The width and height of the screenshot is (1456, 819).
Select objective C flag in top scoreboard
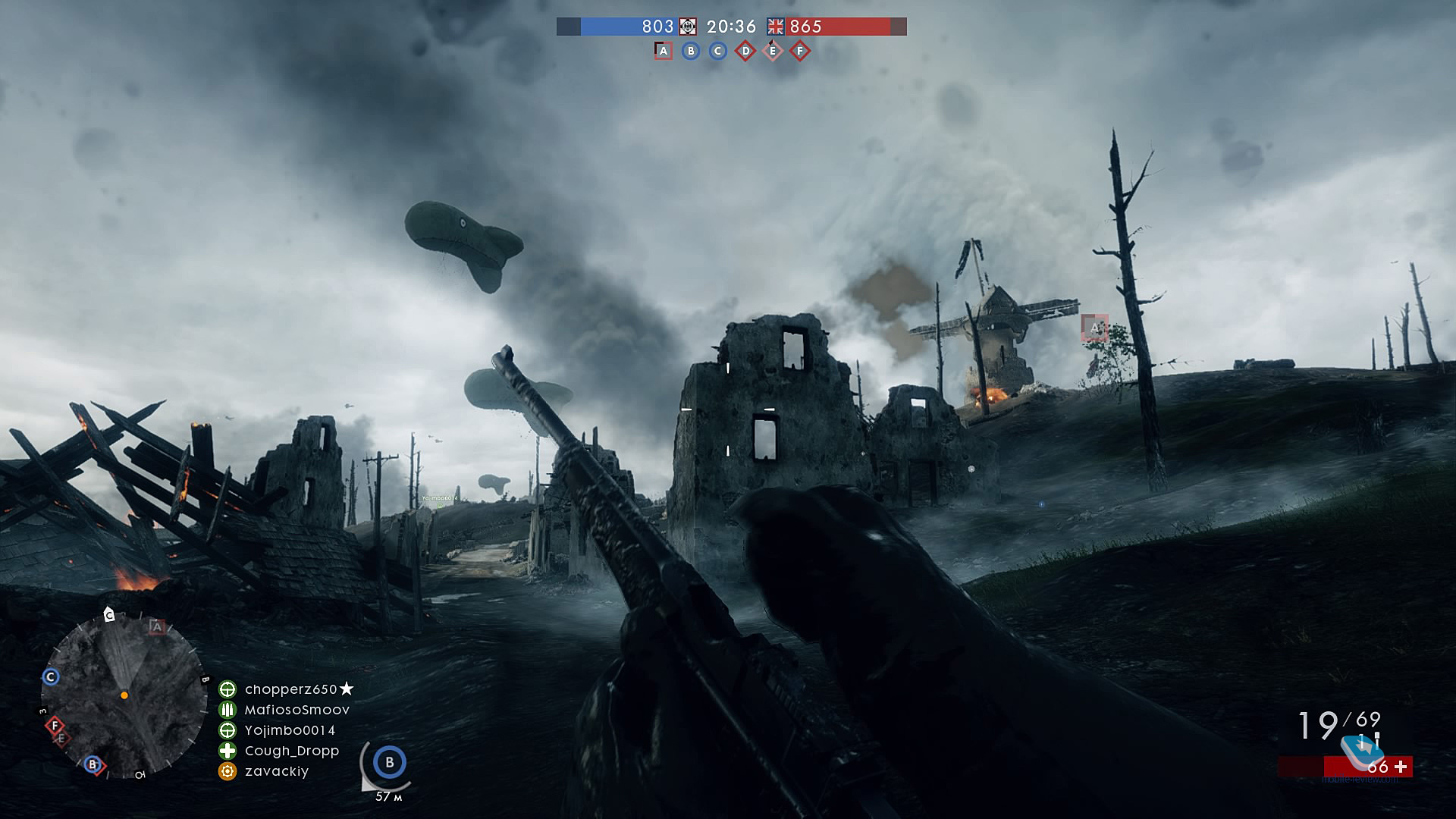tap(718, 51)
